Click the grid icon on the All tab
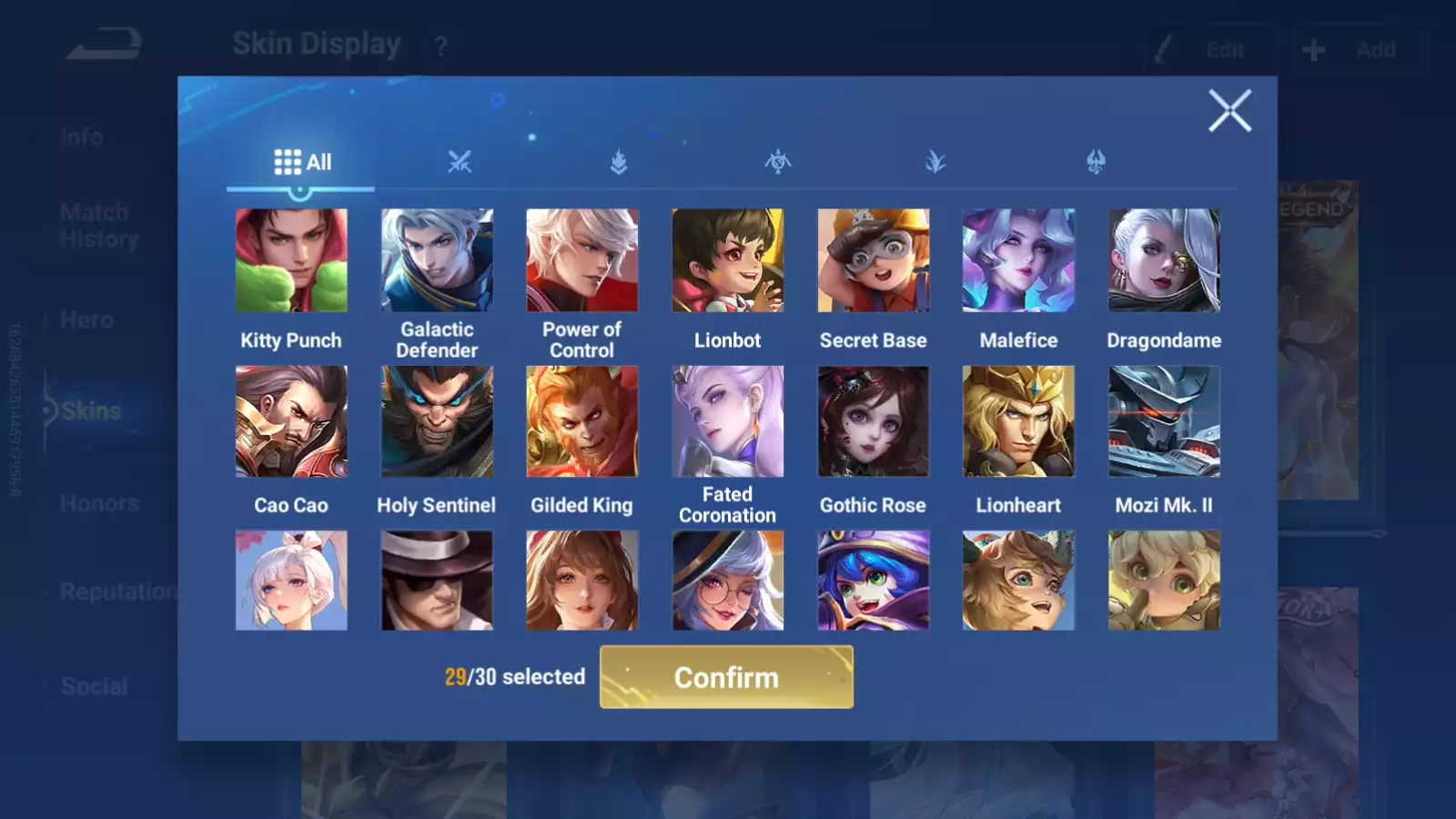Screen dimensions: 1456x819 pos(287,161)
